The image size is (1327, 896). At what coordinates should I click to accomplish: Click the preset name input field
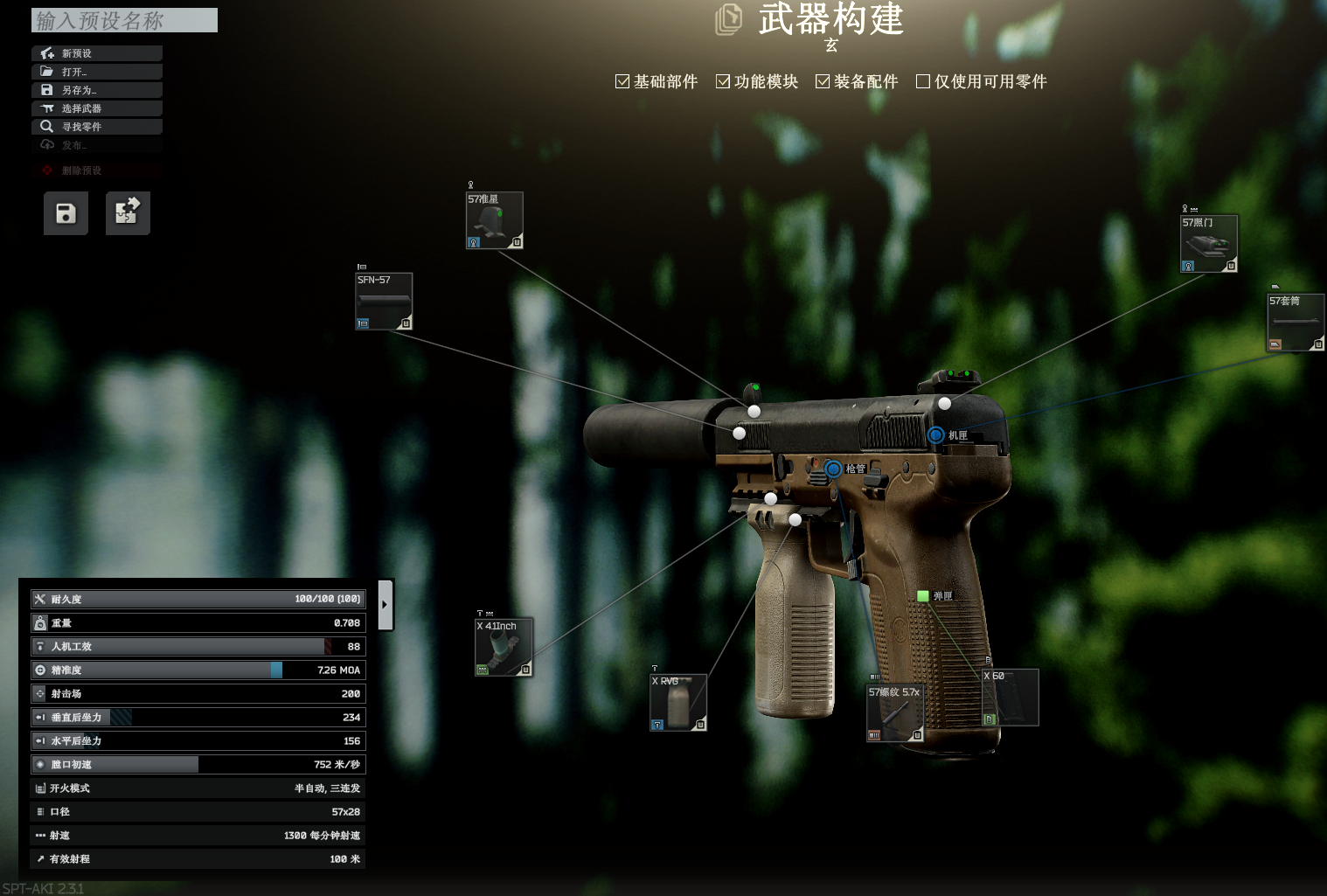(x=124, y=20)
